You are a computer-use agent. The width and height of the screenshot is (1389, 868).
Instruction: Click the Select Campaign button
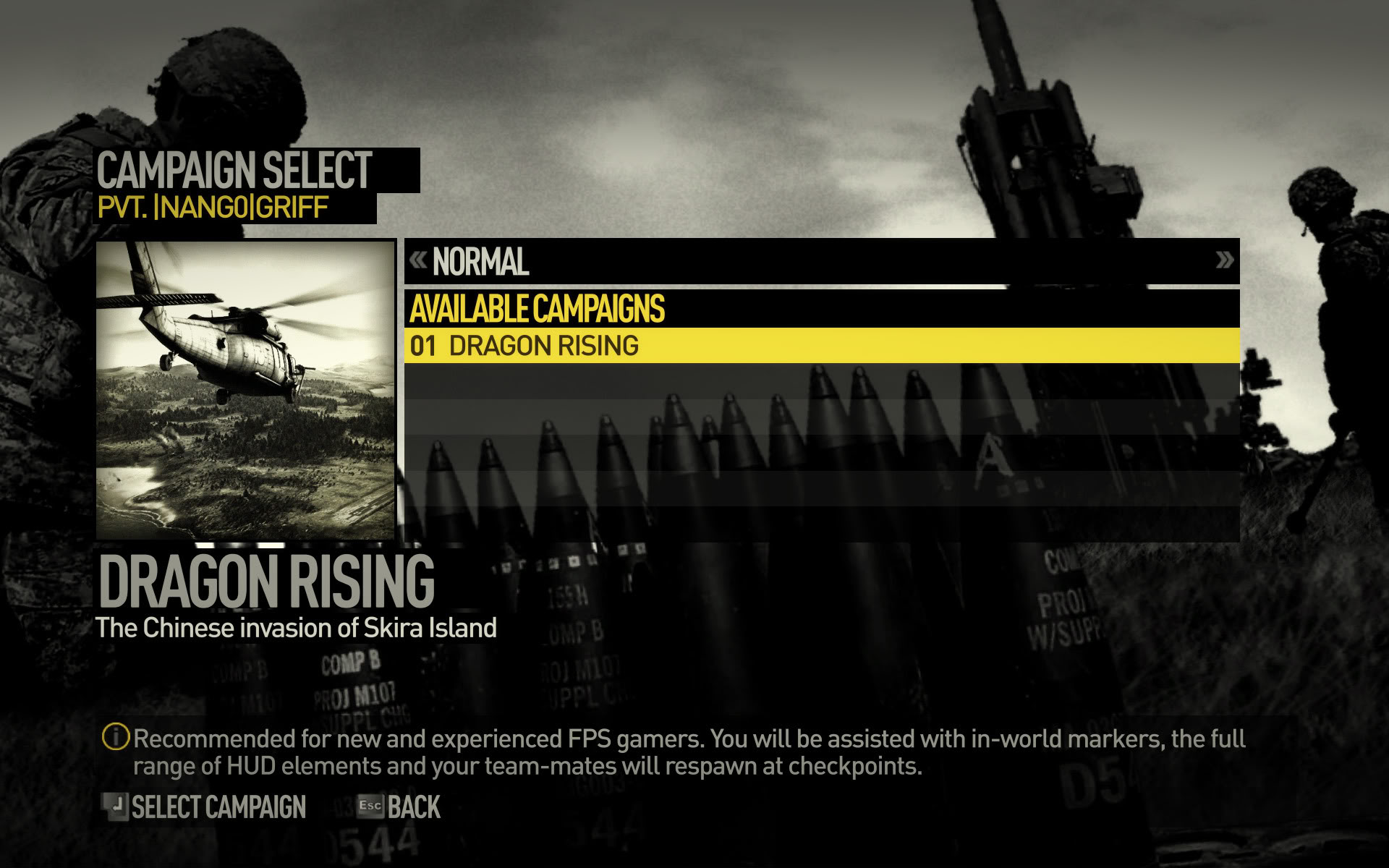point(205,807)
